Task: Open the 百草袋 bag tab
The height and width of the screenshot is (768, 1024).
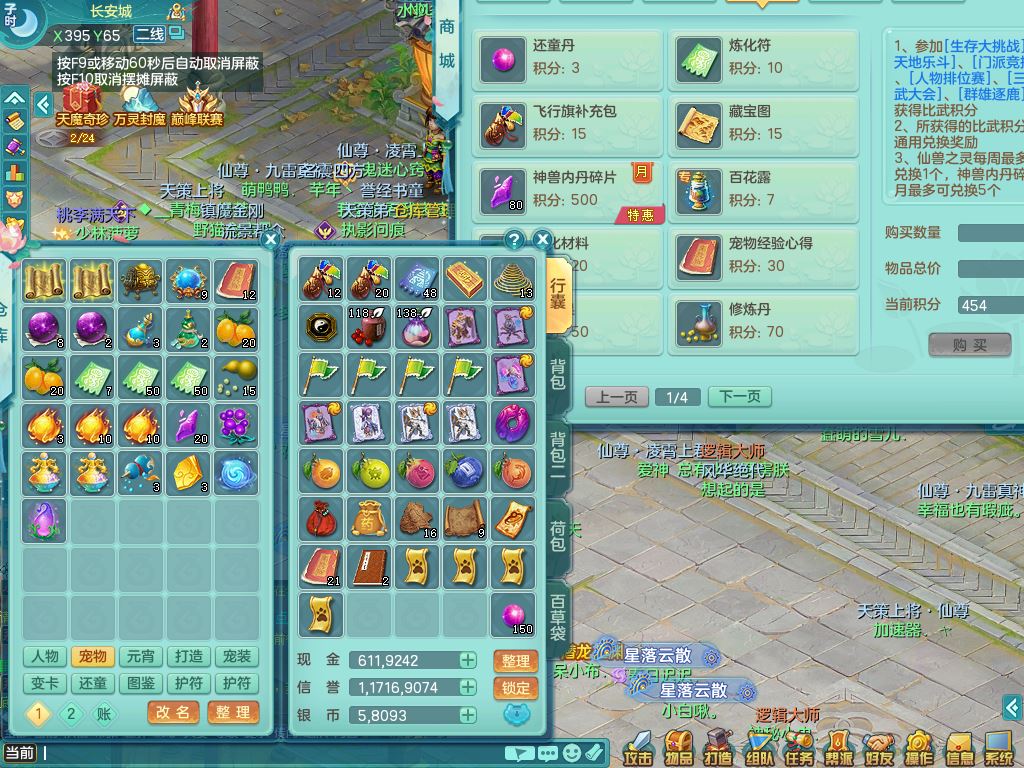Action: tap(558, 617)
